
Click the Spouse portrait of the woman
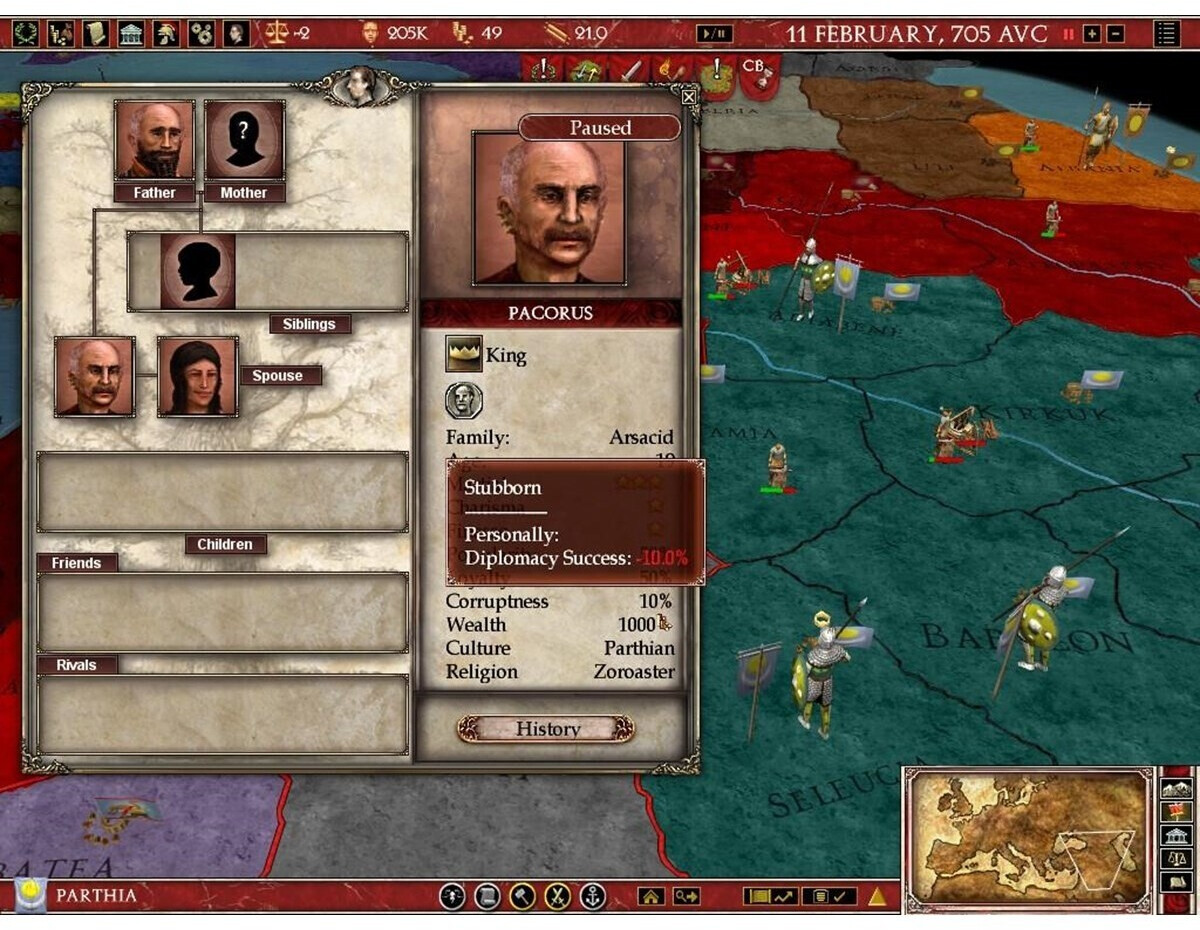(x=198, y=376)
